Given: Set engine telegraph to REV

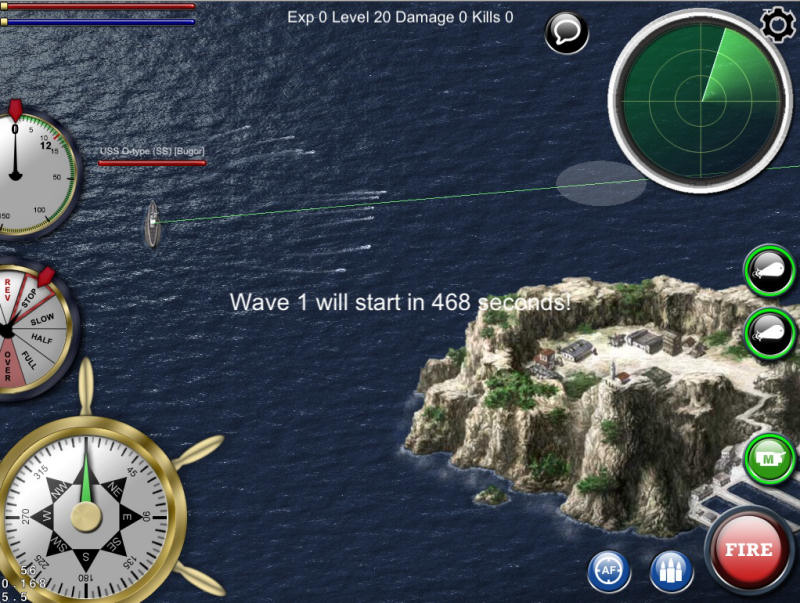Looking at the screenshot, I should [x=8, y=292].
